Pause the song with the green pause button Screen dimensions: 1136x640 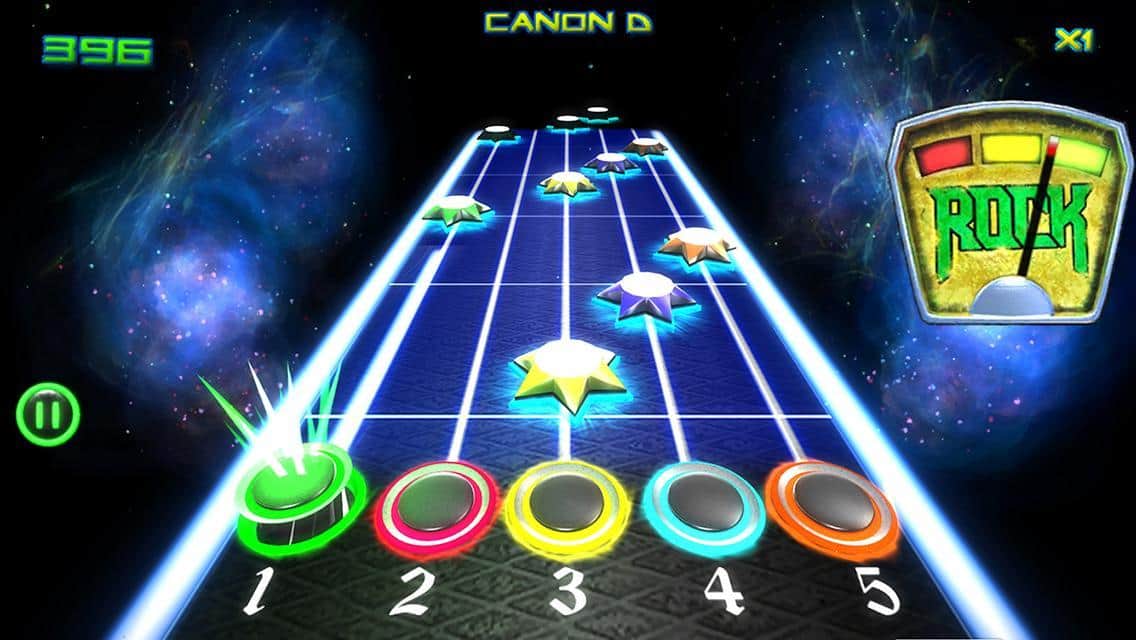click(47, 414)
